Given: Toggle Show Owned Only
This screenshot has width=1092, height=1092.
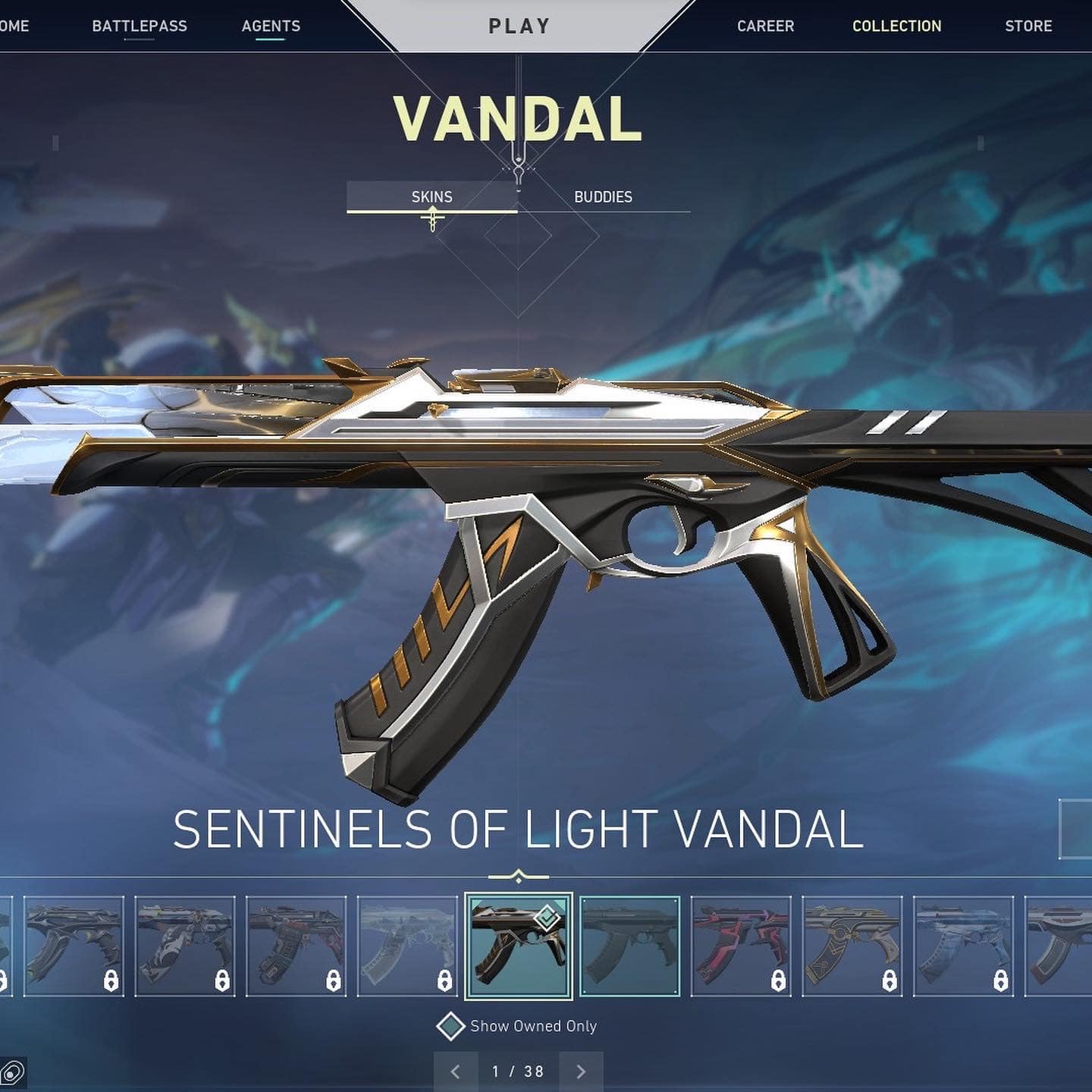Looking at the screenshot, I should (x=533, y=1026).
